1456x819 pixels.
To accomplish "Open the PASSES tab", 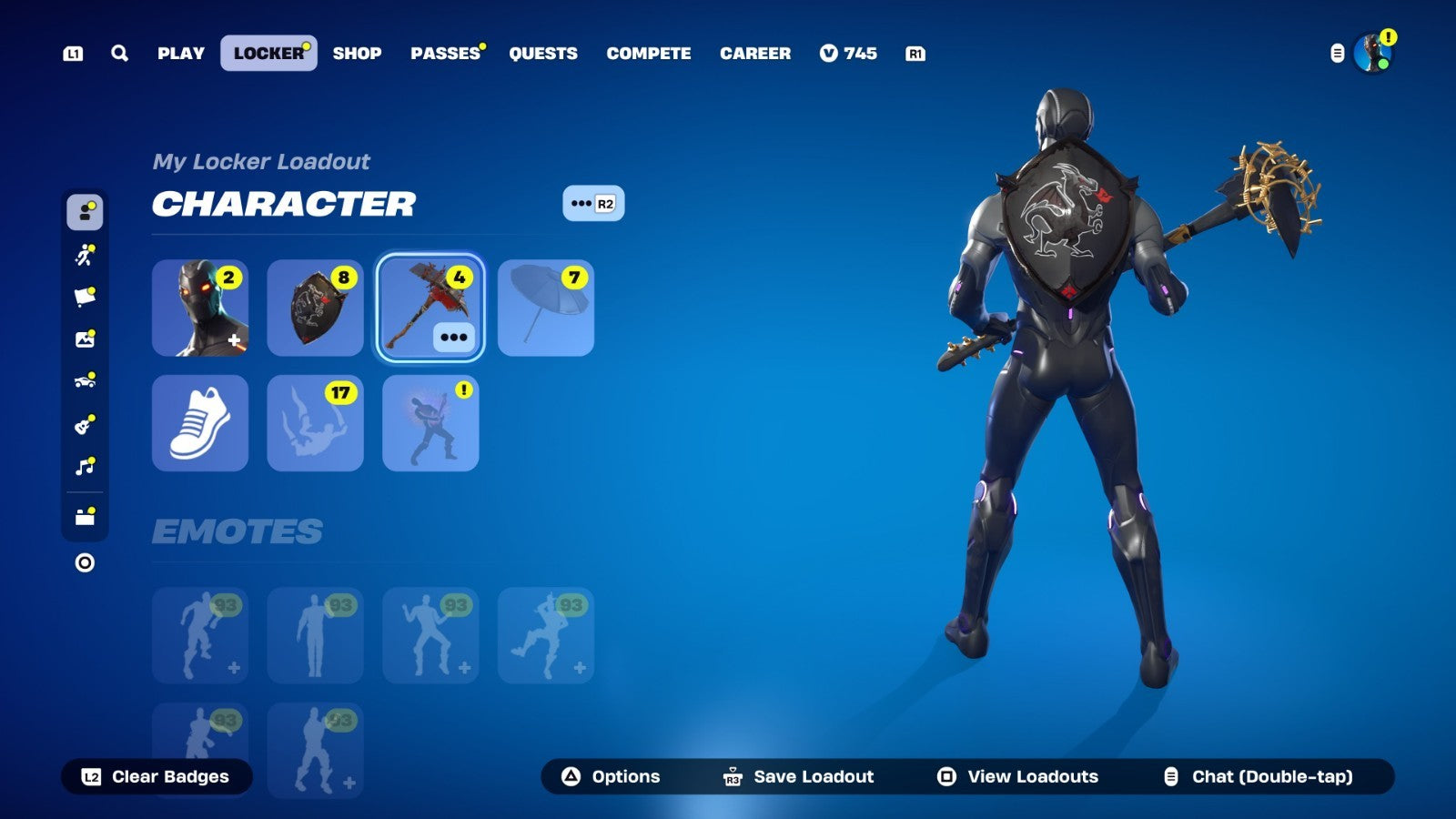I will [x=445, y=54].
